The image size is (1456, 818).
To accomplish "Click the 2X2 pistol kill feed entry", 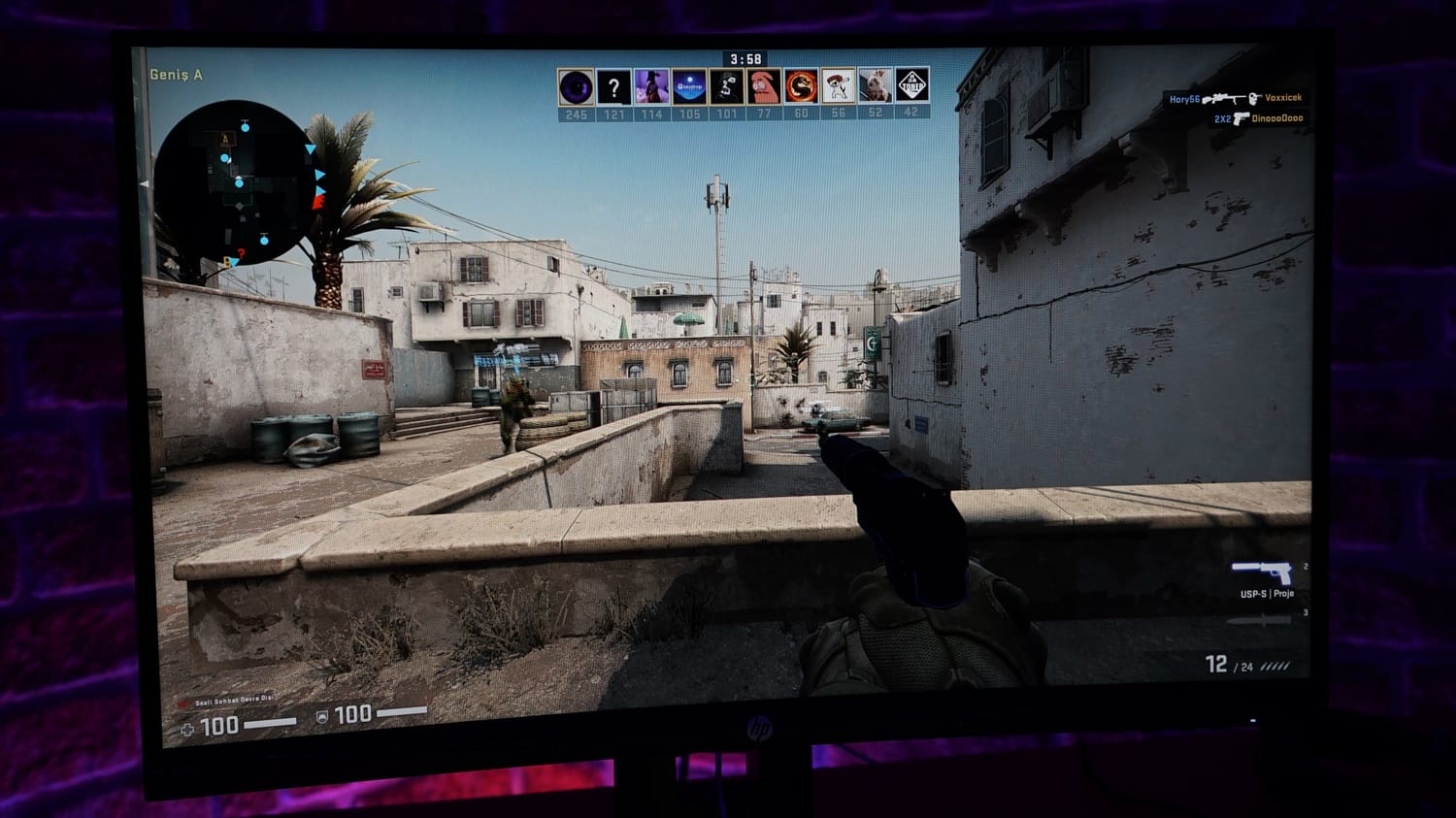I will tap(1258, 118).
